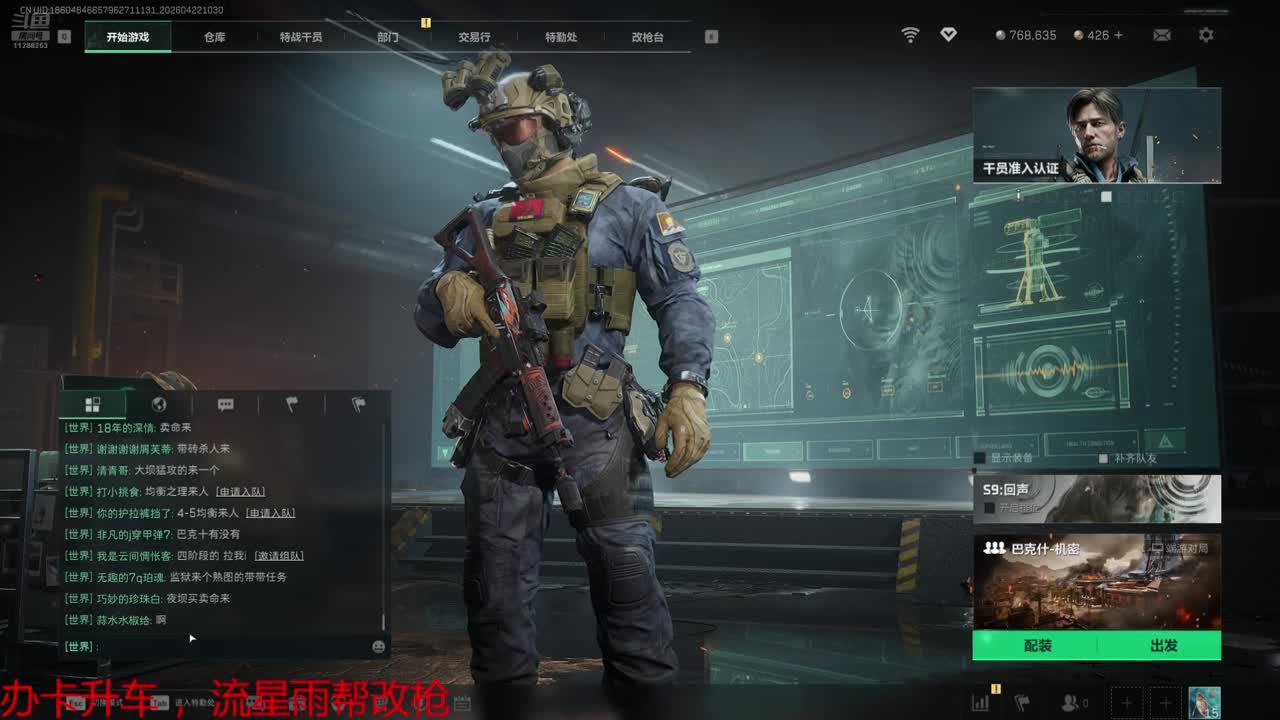Open the 配装 loadout button
This screenshot has width=1280, height=720.
[1037, 646]
